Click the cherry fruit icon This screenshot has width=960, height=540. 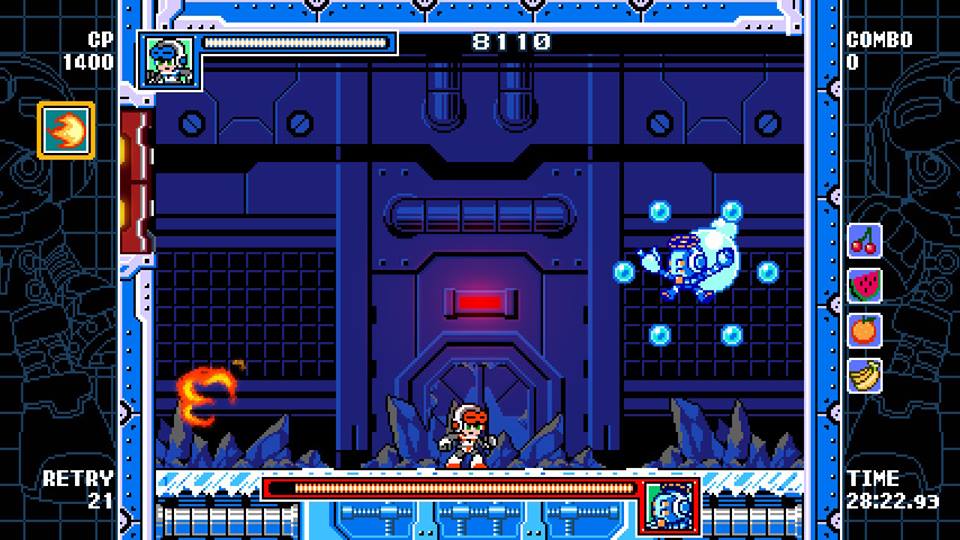coord(865,240)
